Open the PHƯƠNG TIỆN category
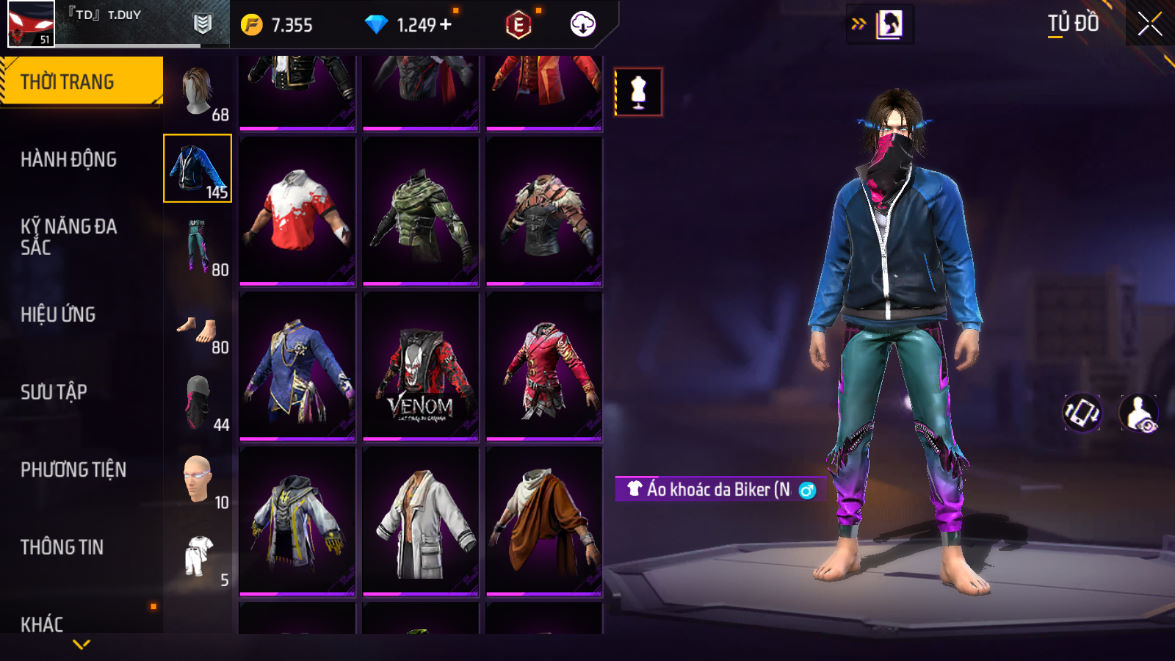The width and height of the screenshot is (1175, 661). tap(73, 469)
